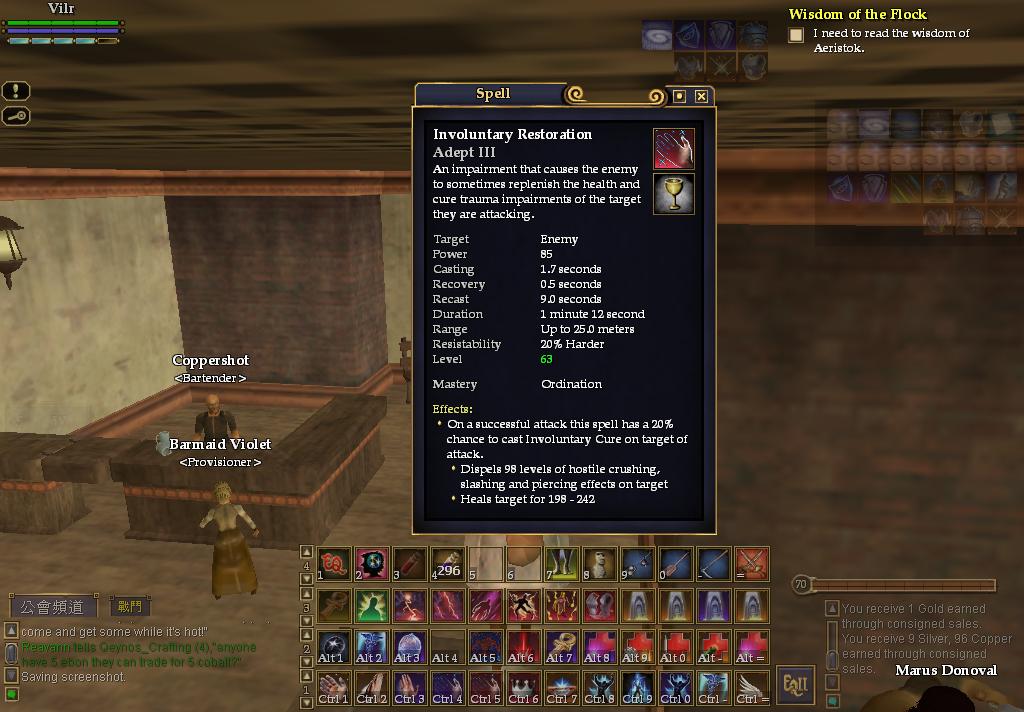Open the Wisdom of the Flock quest
Screen dimensions: 1024x712
(x=857, y=14)
